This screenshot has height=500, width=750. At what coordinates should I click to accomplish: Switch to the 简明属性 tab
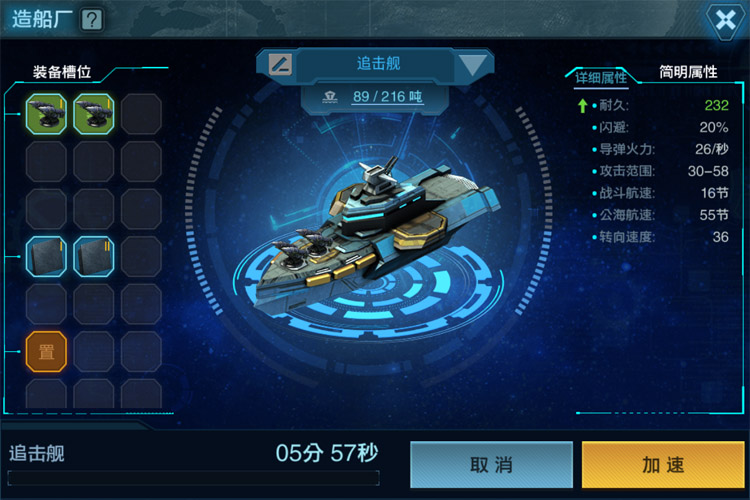tap(688, 73)
